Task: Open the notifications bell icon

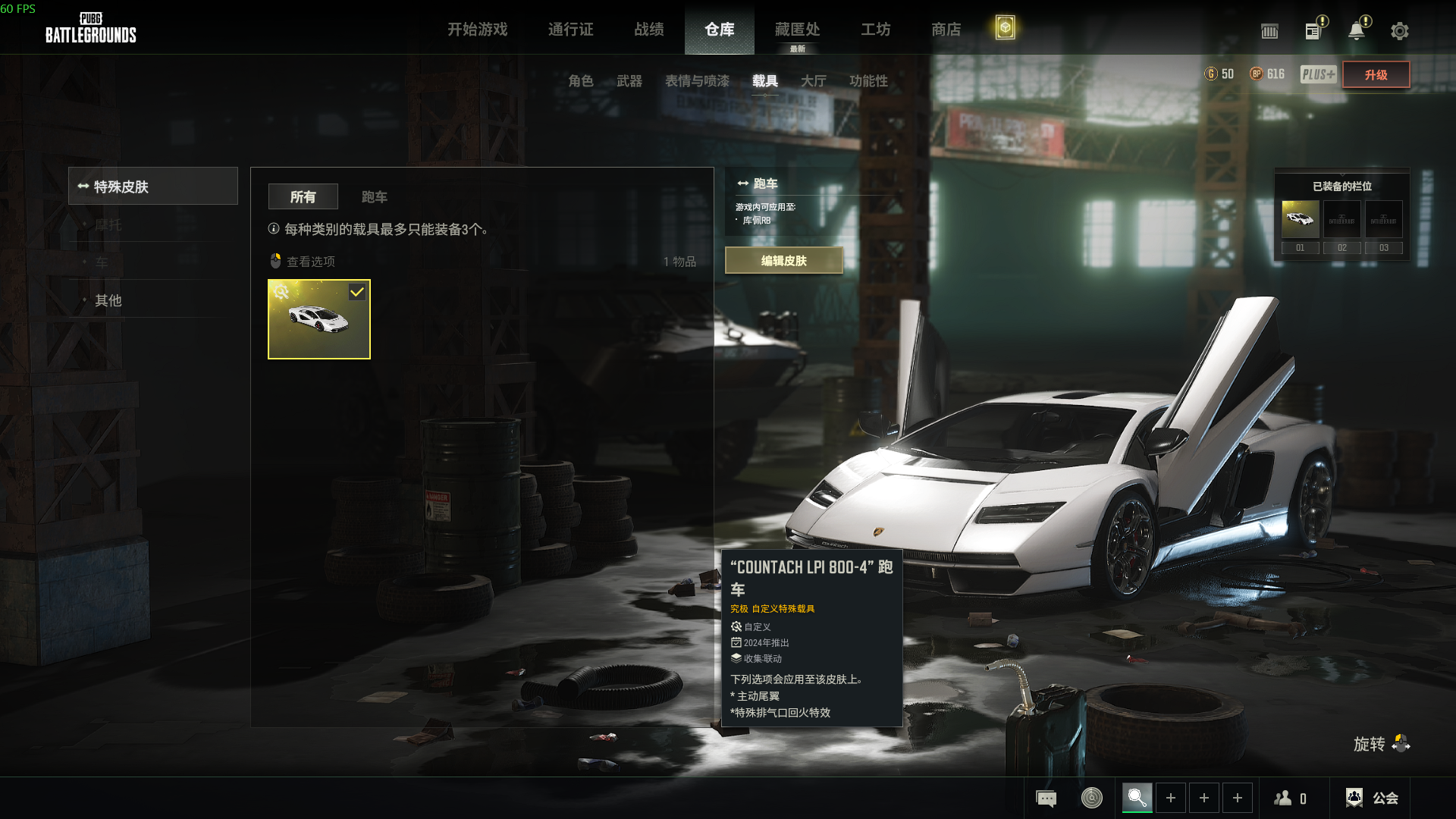Action: (1356, 31)
